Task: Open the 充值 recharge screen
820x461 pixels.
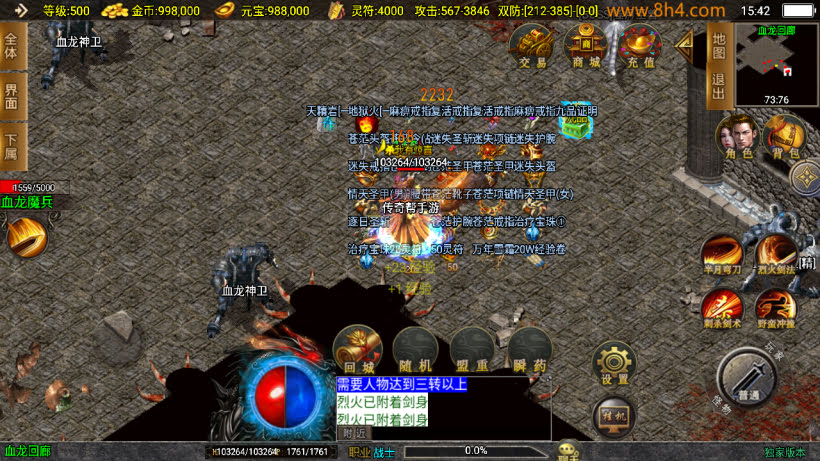Action: 641,46
